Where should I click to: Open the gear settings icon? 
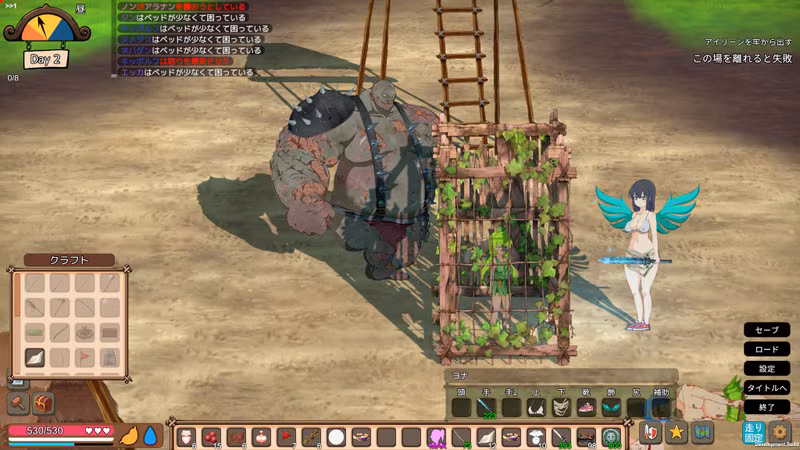pos(780,433)
